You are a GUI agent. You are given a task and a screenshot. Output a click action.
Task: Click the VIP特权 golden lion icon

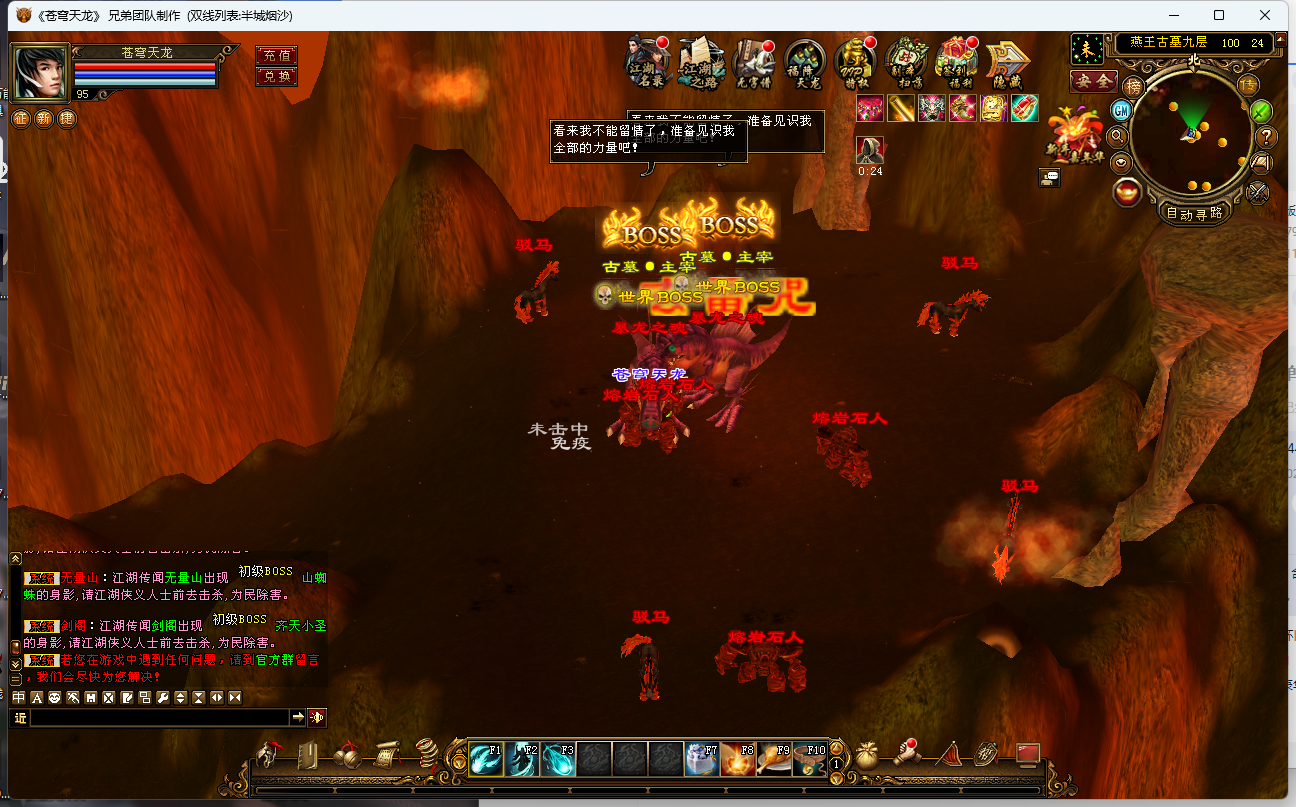pos(856,63)
